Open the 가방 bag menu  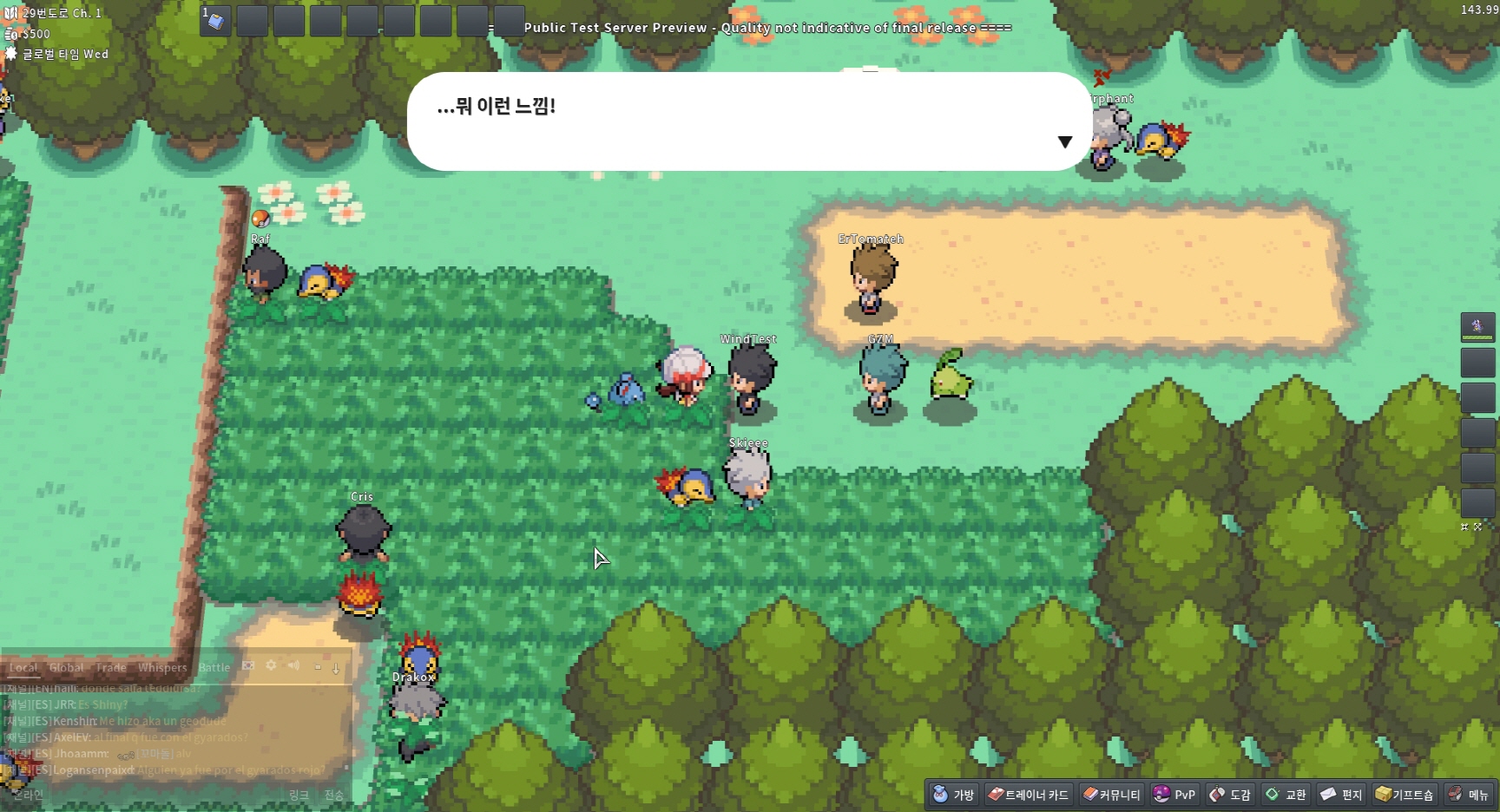coord(953,794)
